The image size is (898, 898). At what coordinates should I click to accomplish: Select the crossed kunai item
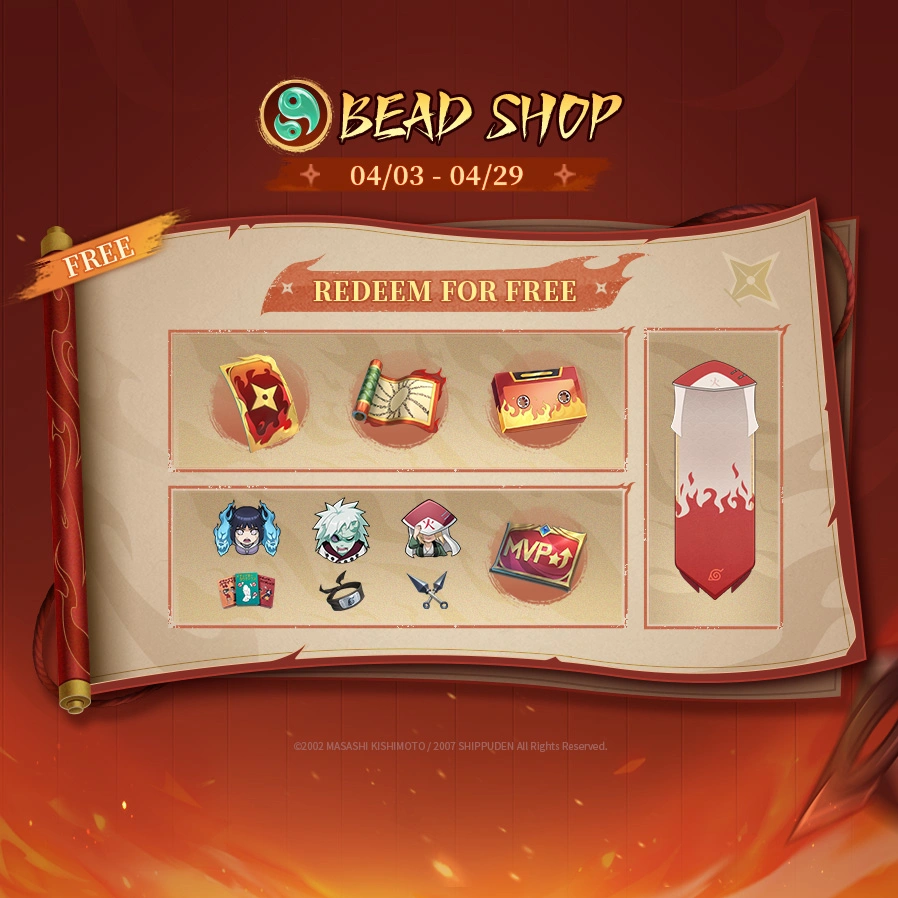point(428,591)
